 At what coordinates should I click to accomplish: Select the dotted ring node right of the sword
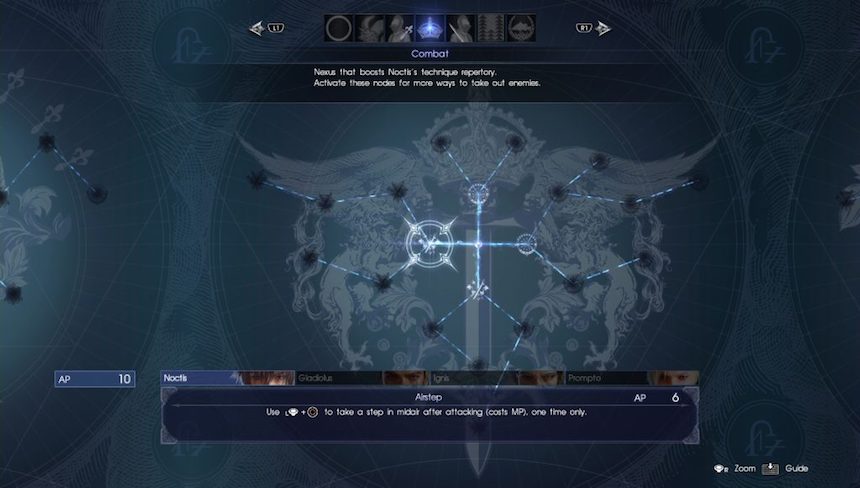pos(526,241)
